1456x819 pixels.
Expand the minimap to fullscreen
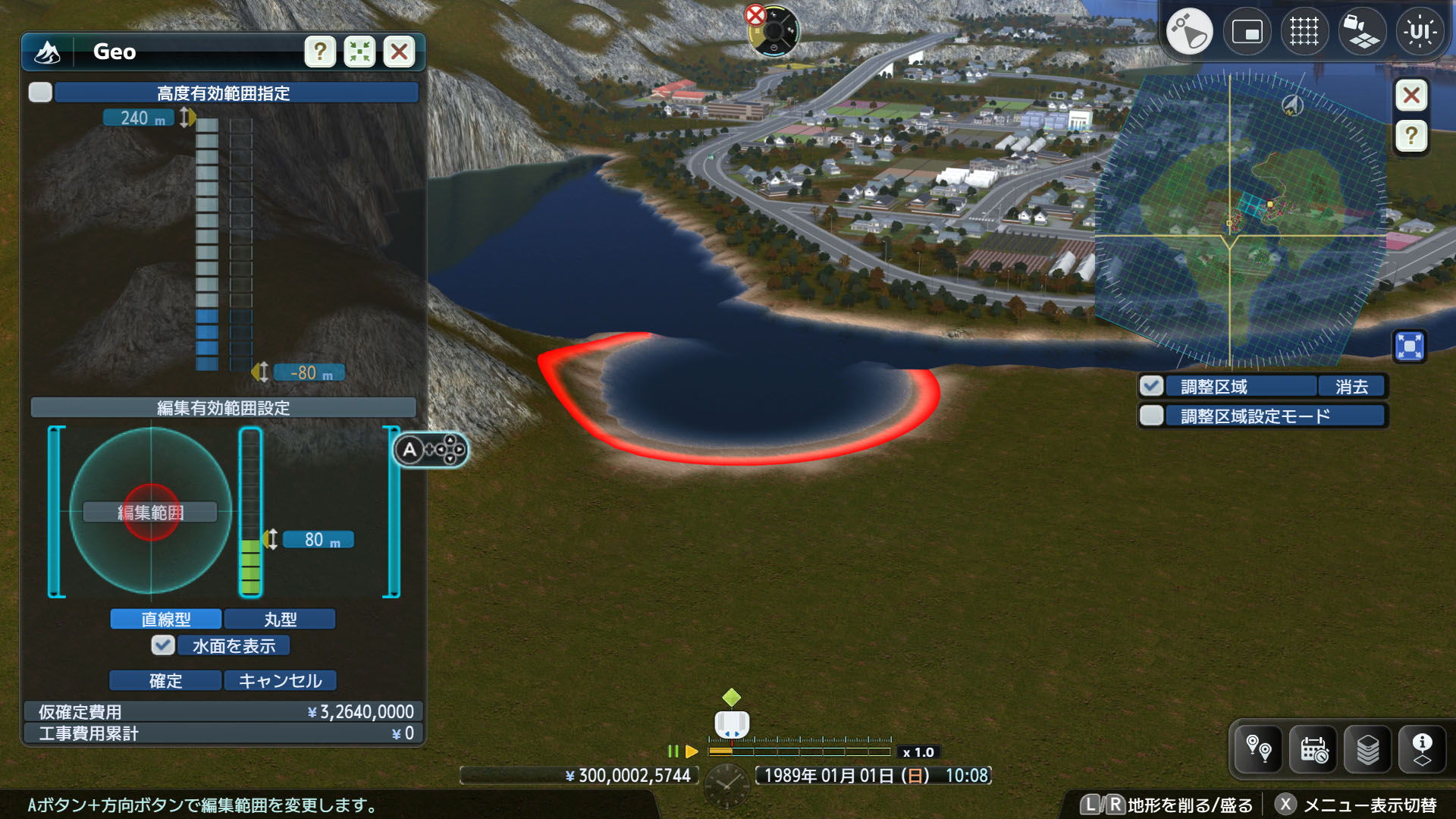pos(1410,347)
